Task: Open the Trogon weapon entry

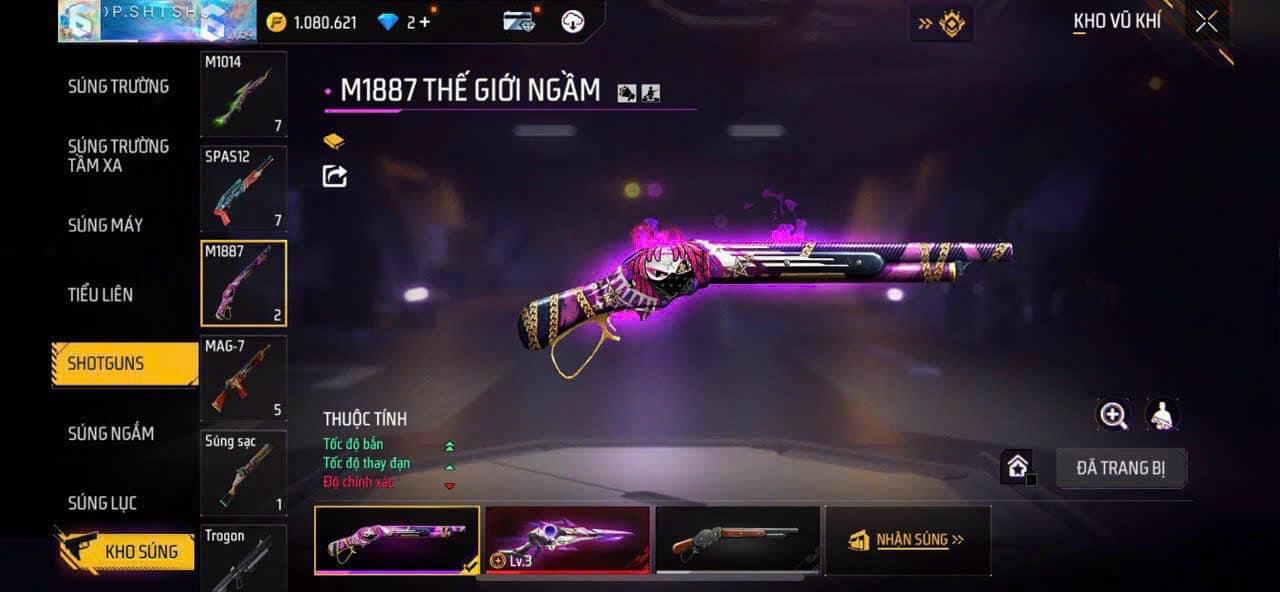Action: pos(243,558)
